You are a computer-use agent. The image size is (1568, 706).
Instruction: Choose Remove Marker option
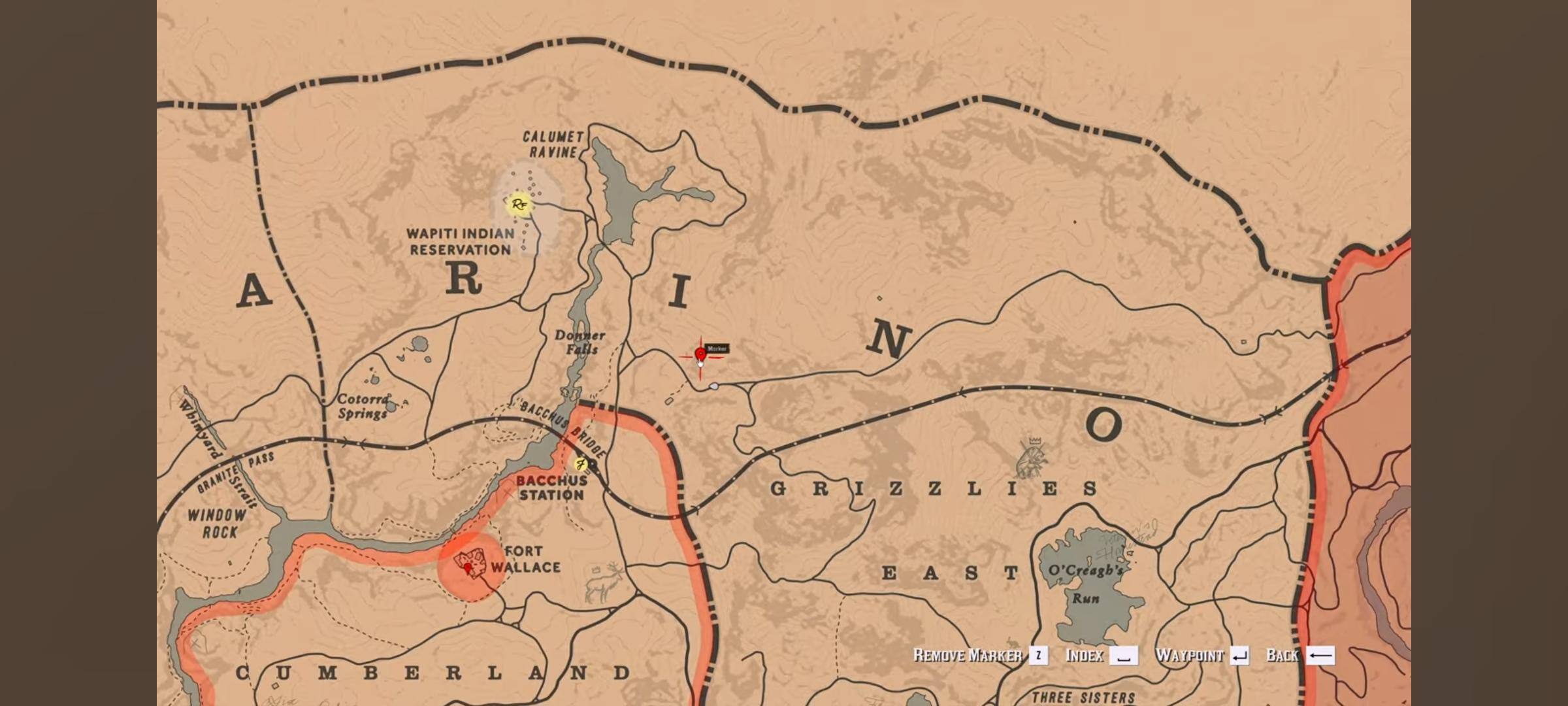pos(979,656)
